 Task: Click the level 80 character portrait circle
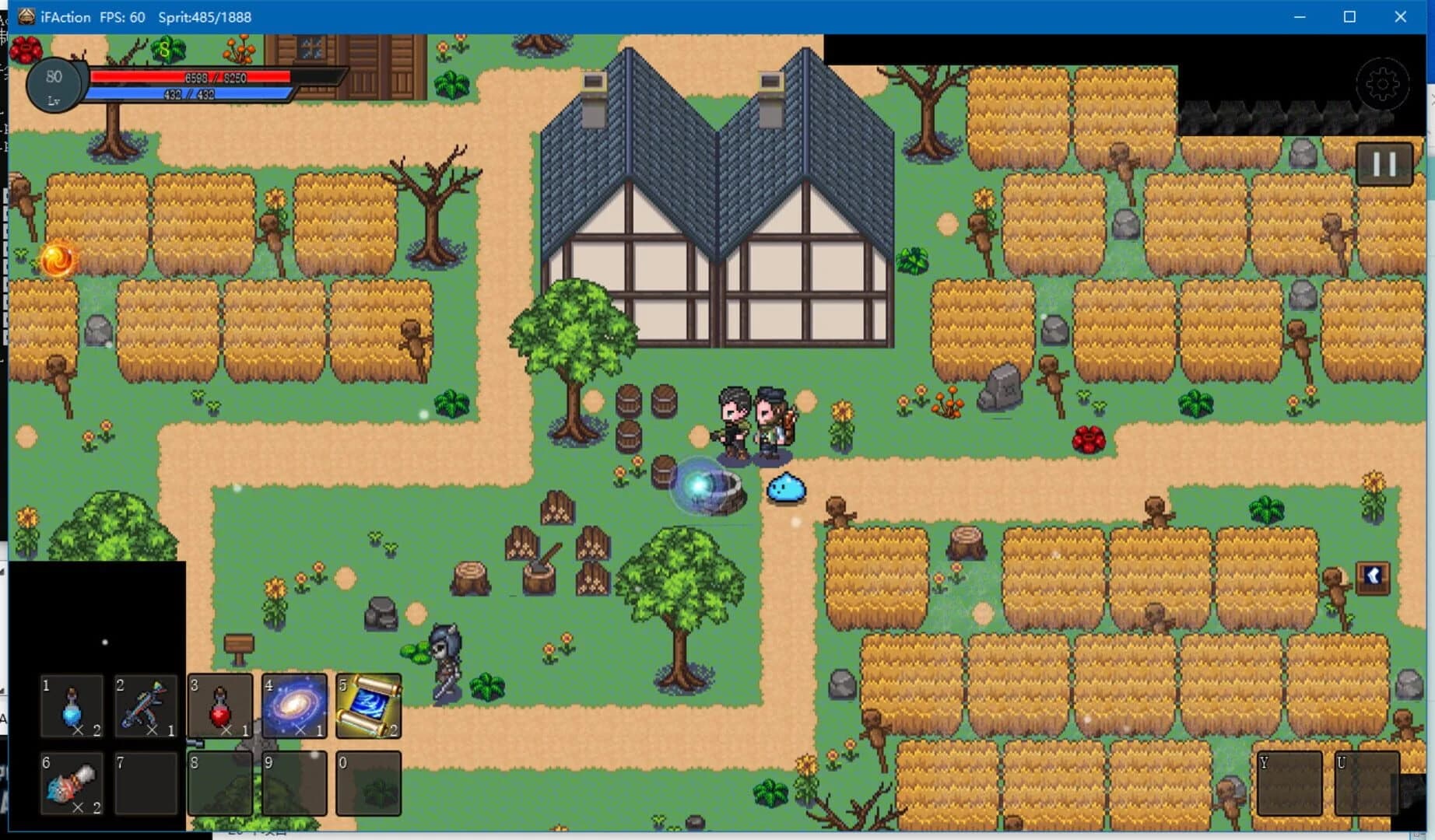pyautogui.click(x=54, y=85)
